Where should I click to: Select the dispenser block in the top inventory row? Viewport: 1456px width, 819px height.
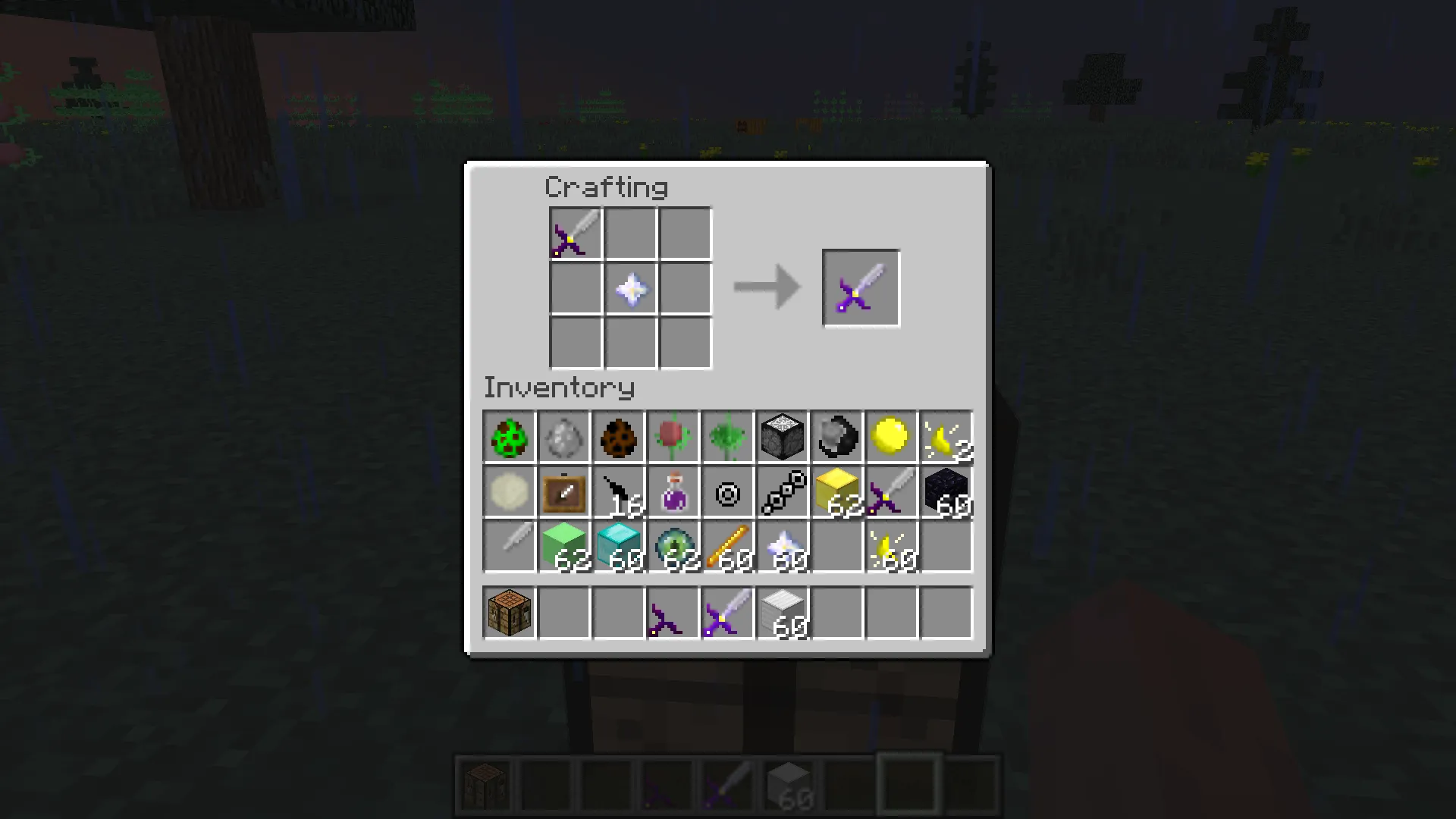(x=782, y=437)
